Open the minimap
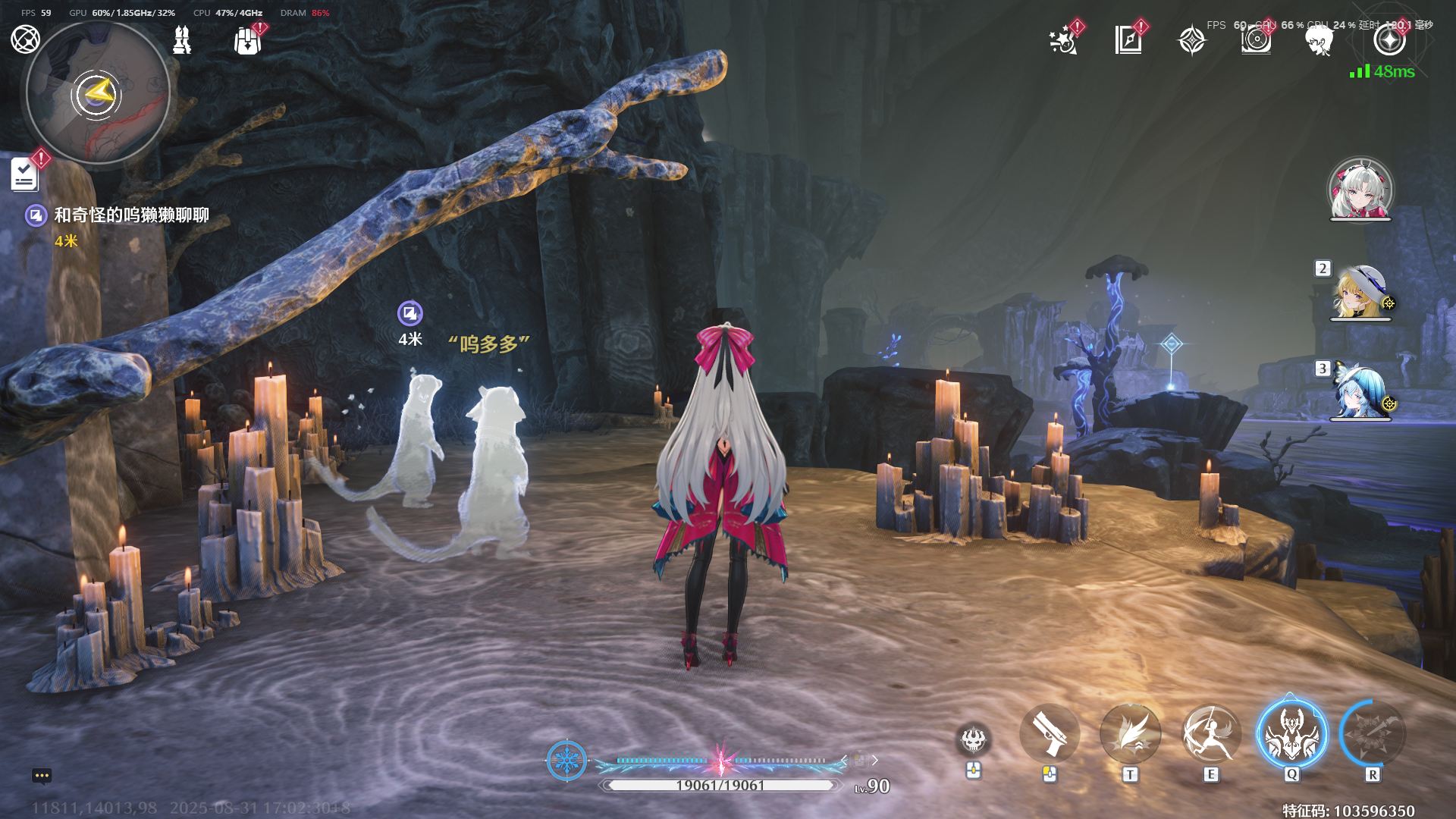1456x819 pixels. [98, 93]
